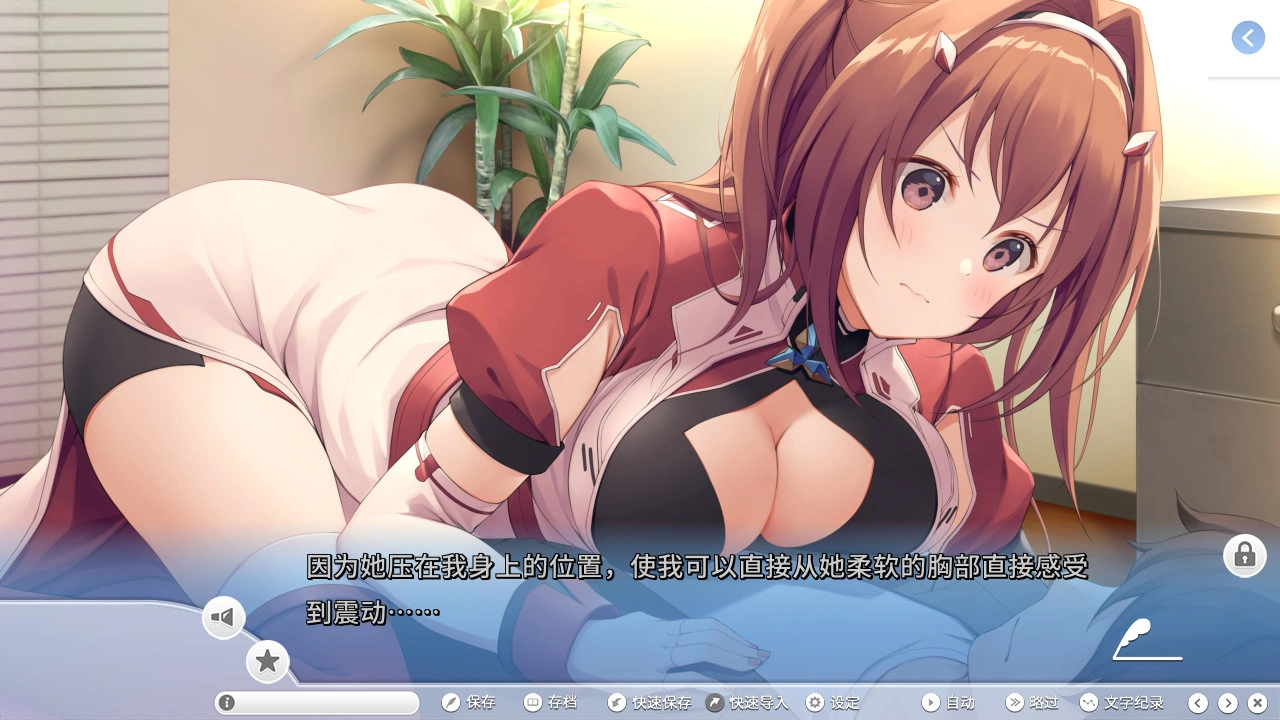Advance with the right arrow button

(x=1228, y=703)
